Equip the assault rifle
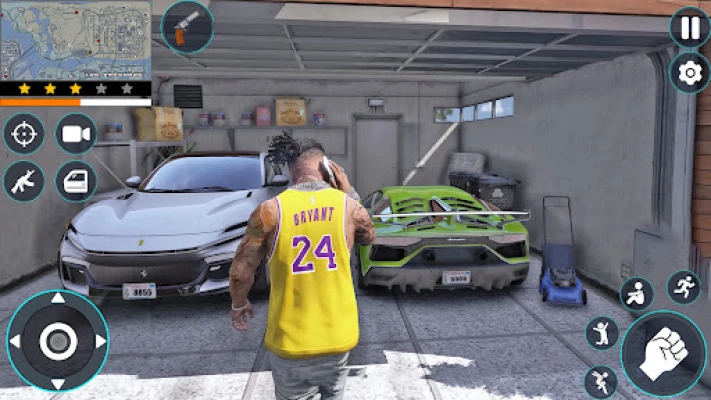Screen dimensions: 711x400 click(24, 181)
